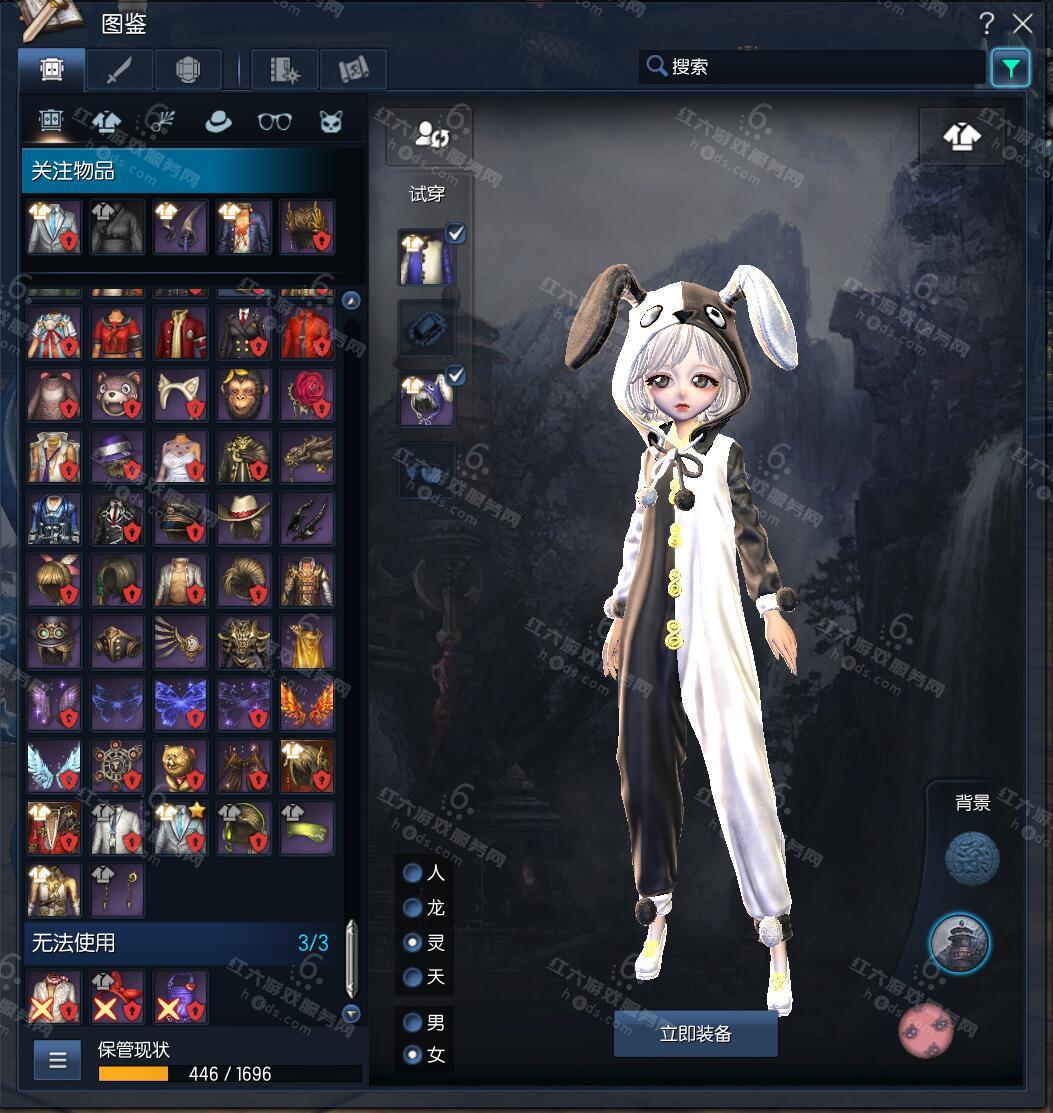Select the pagoda background thumbnail
Image resolution: width=1053 pixels, height=1113 pixels.
[x=959, y=942]
